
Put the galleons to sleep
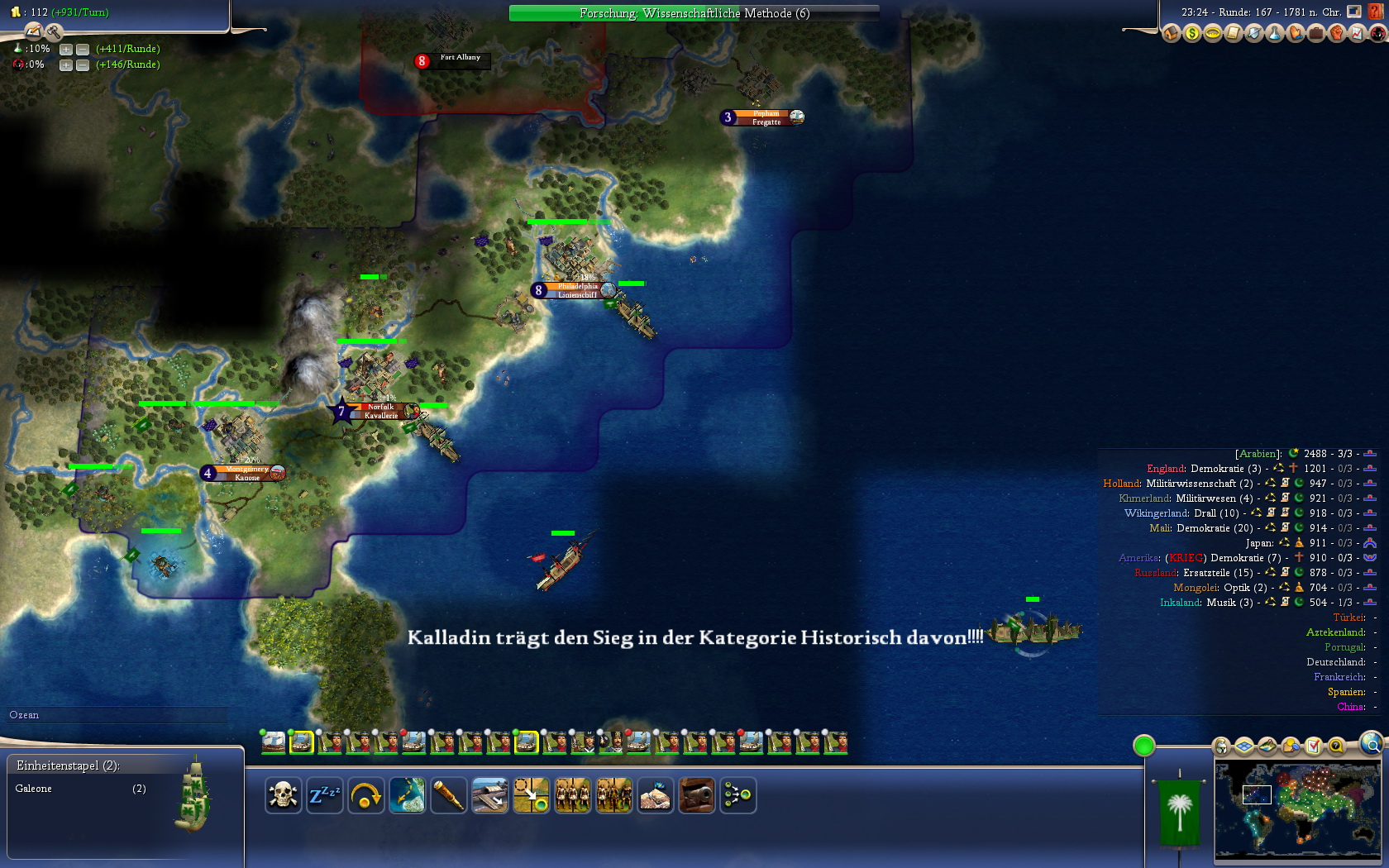pyautogui.click(x=324, y=795)
